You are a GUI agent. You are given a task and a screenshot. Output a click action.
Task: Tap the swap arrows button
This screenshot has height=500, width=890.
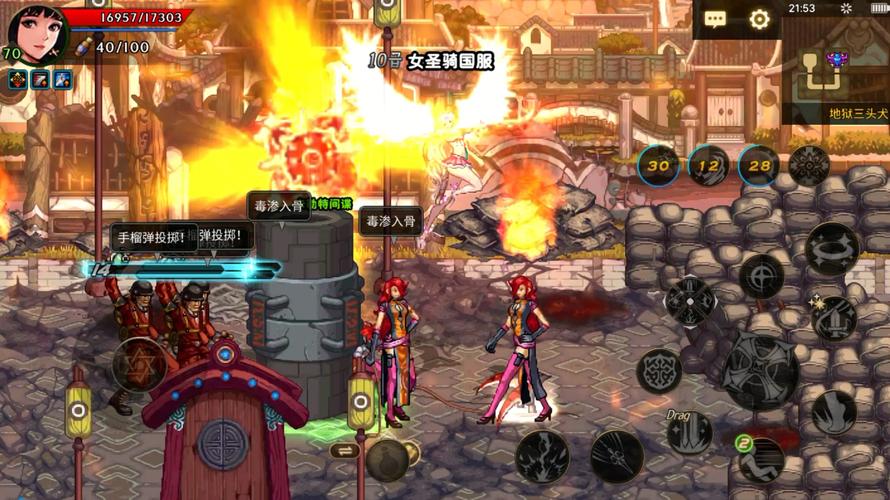(344, 451)
